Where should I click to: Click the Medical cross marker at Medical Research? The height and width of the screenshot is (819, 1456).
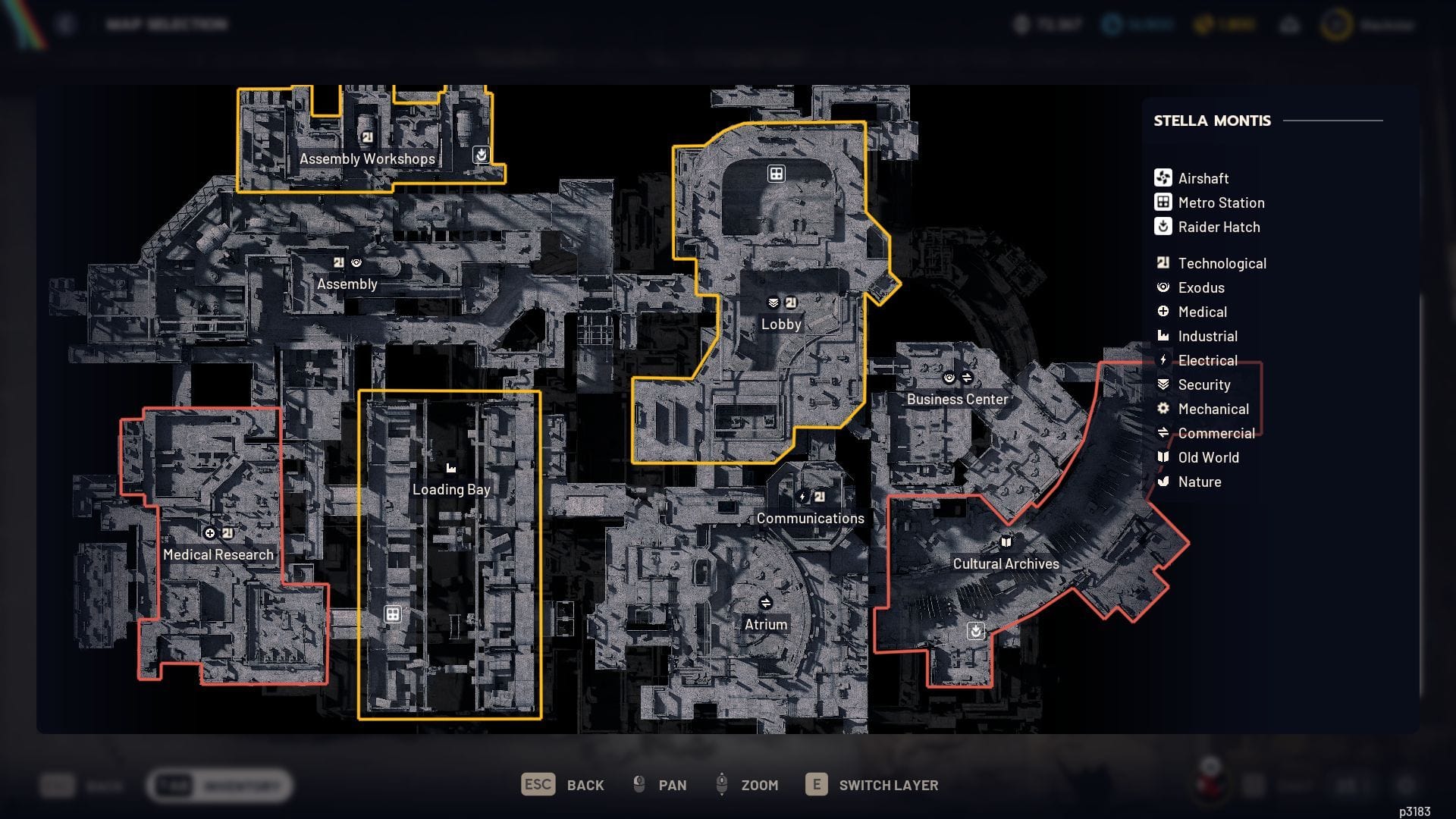pyautogui.click(x=210, y=533)
